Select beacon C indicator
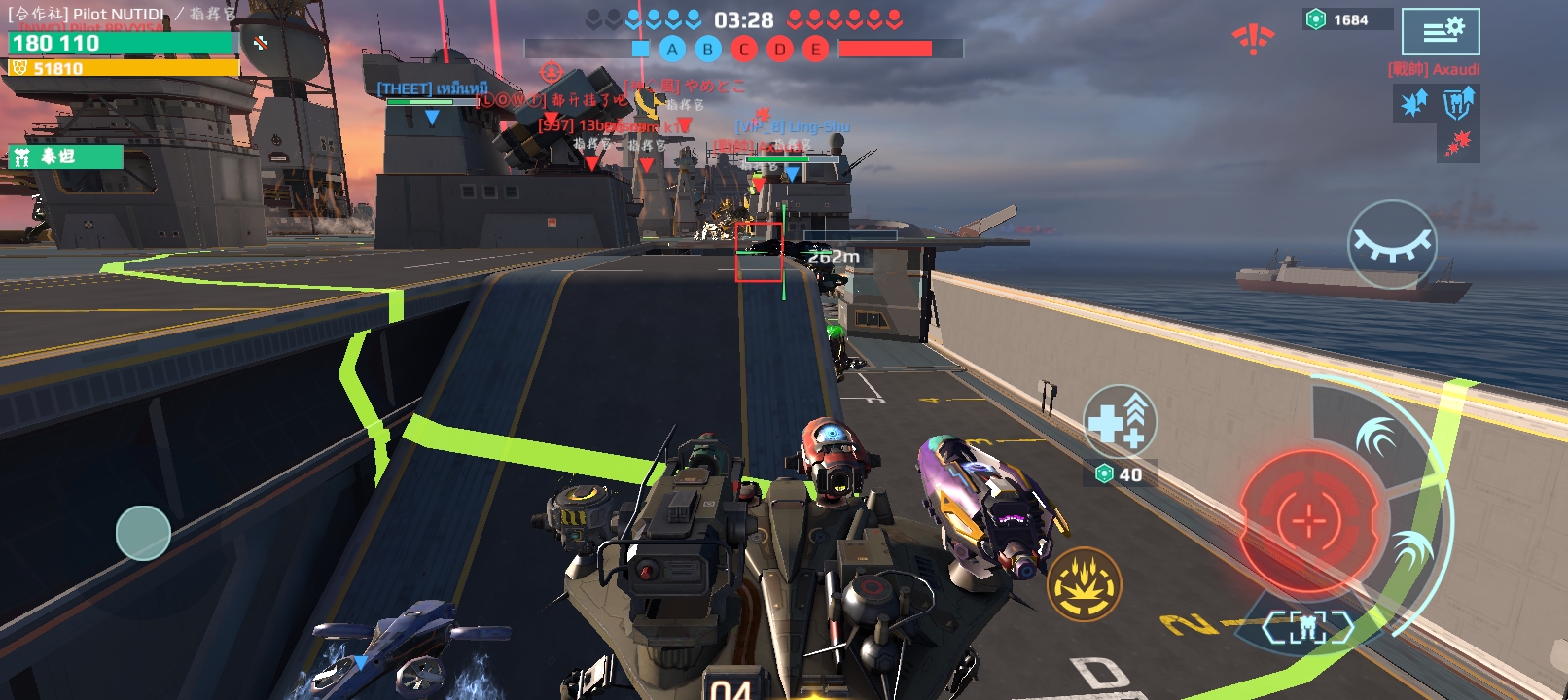This screenshot has height=700, width=1568. coord(744,50)
